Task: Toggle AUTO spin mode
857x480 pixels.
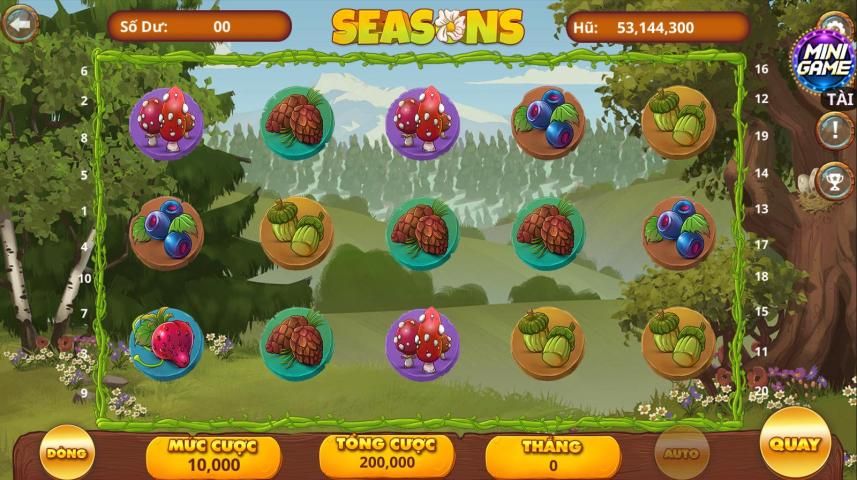Action: [681, 453]
